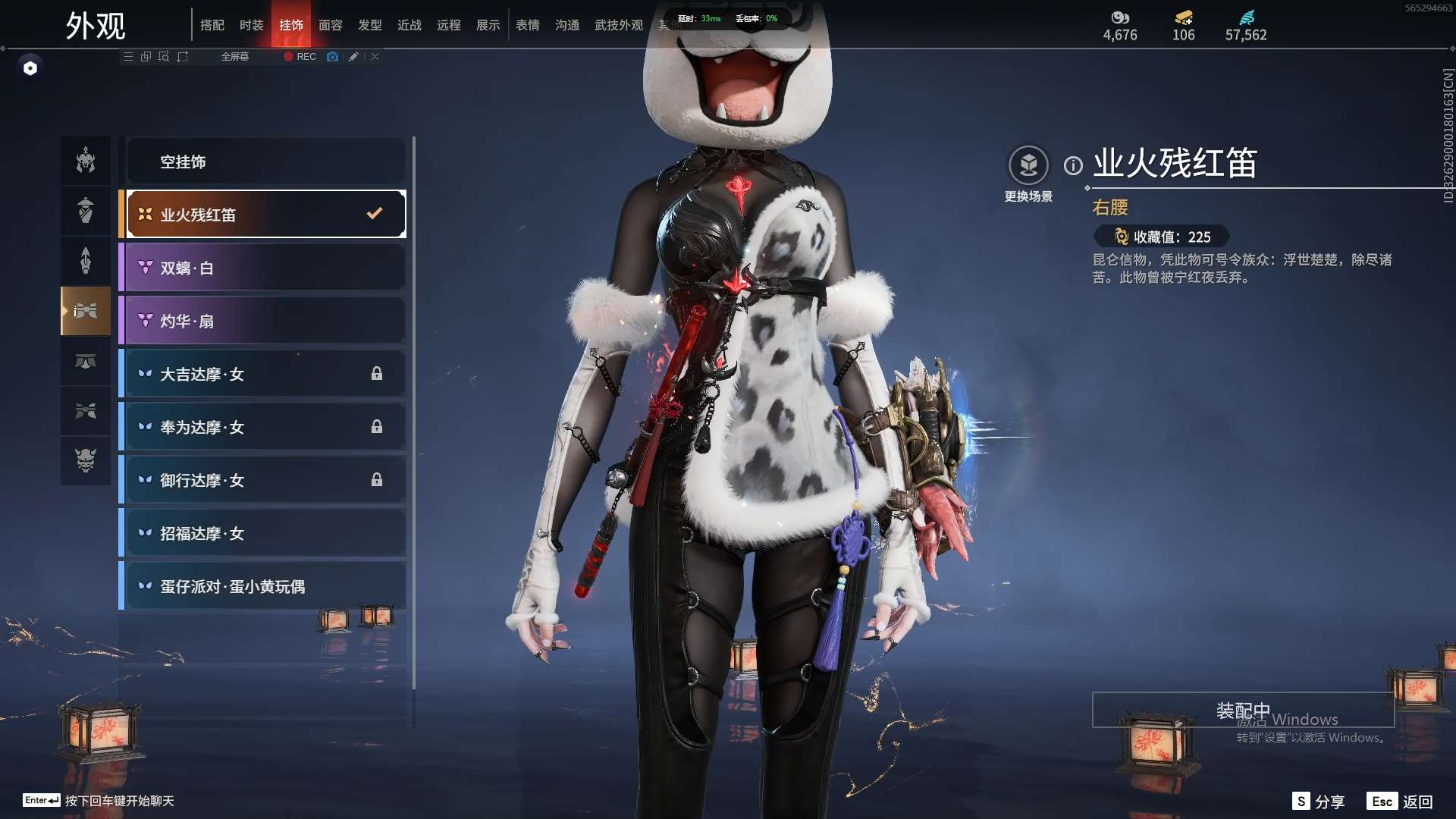Click the 返回 back button
The height and width of the screenshot is (819, 1456).
coord(1400,802)
